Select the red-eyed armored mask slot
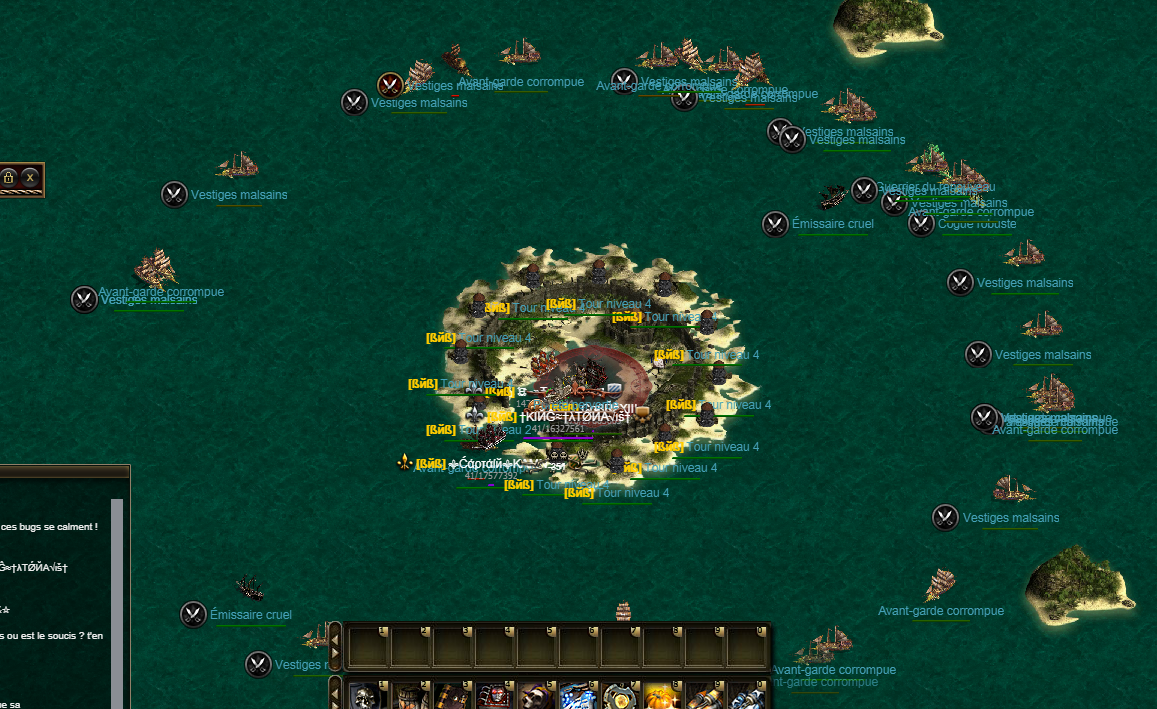The width and height of the screenshot is (1157, 709). coord(493,695)
